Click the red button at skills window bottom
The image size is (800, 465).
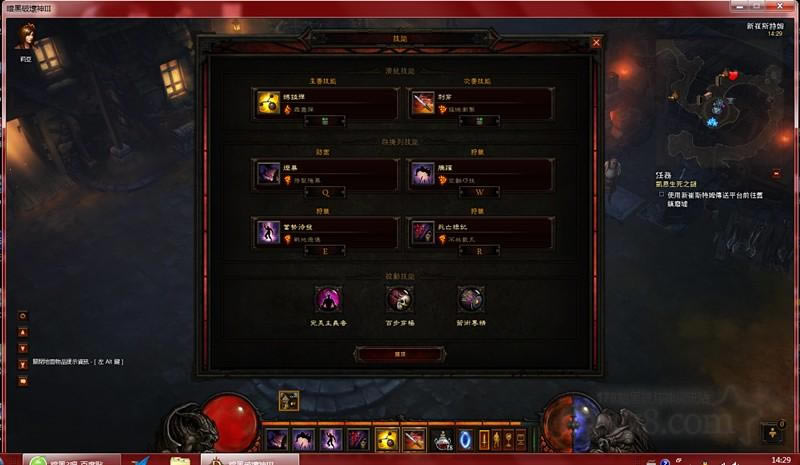400,354
